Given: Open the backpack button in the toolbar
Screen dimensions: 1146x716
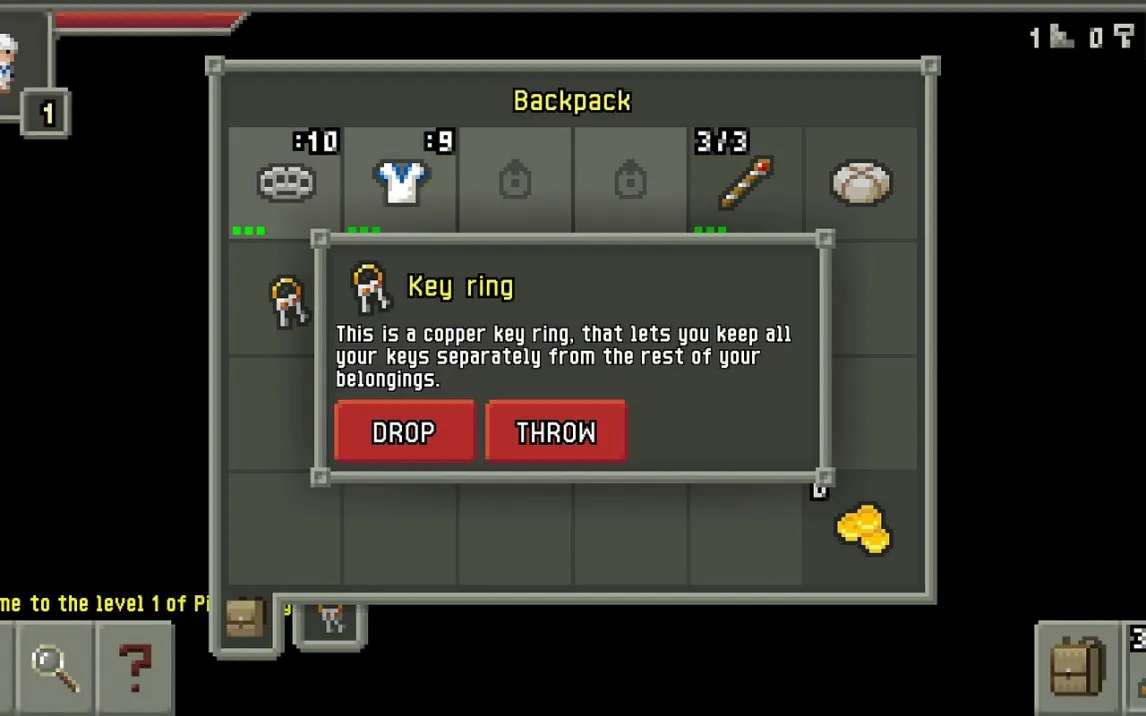Looking at the screenshot, I should [x=1078, y=667].
